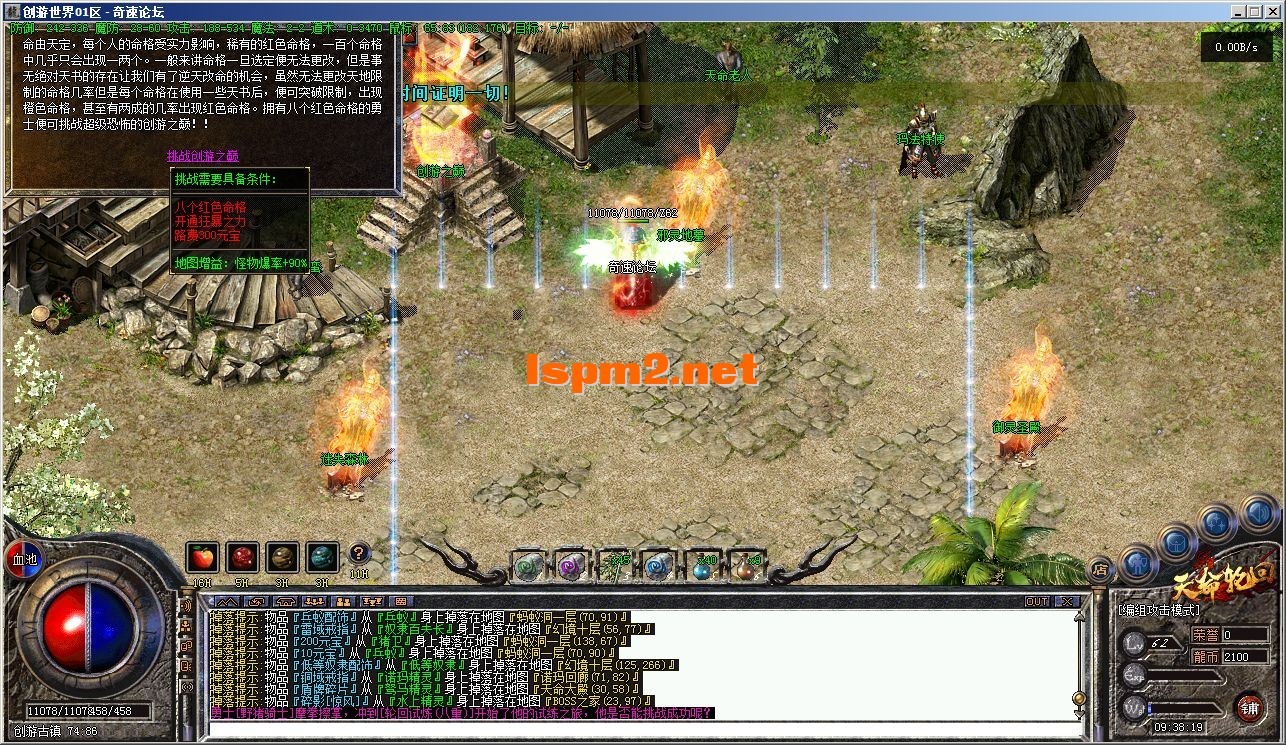Click the question-mark item slot

pos(361,554)
